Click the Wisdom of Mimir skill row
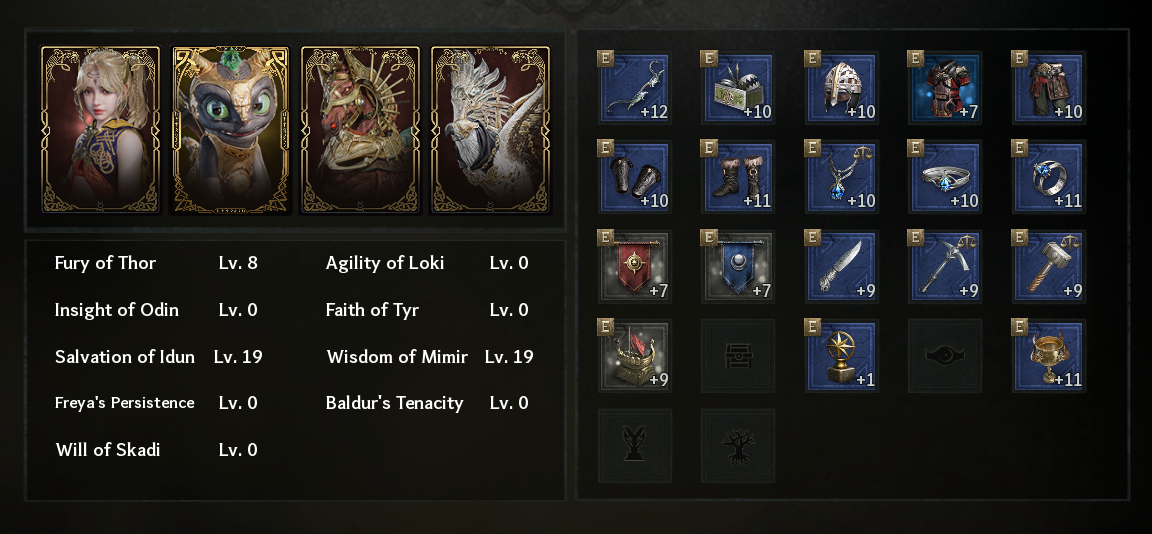 (x=429, y=357)
